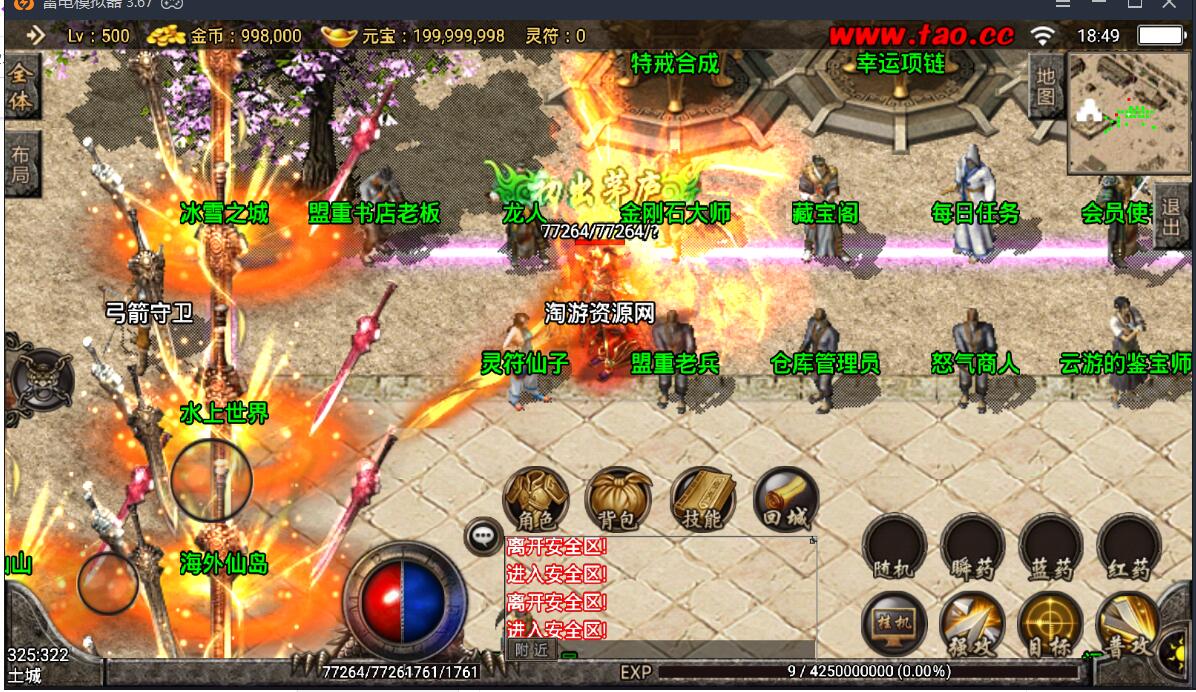Trigger the 普攻 normal attack
Screen dimensions: 1196x692
pos(1128,624)
